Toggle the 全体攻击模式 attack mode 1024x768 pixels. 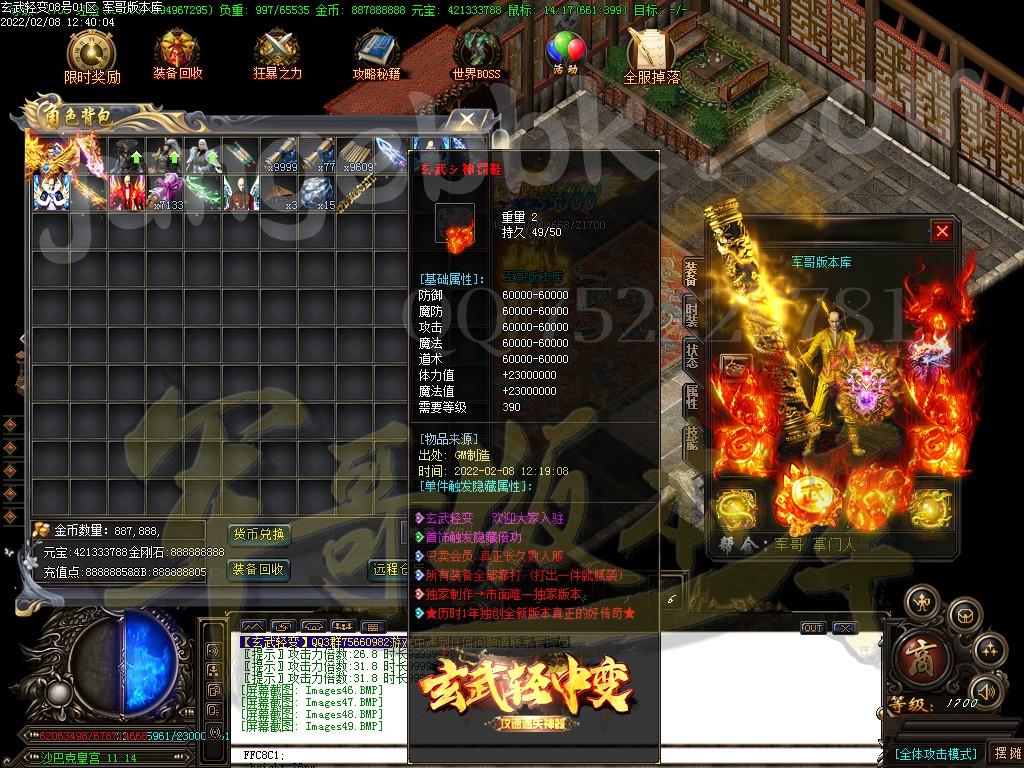pyautogui.click(x=934, y=754)
